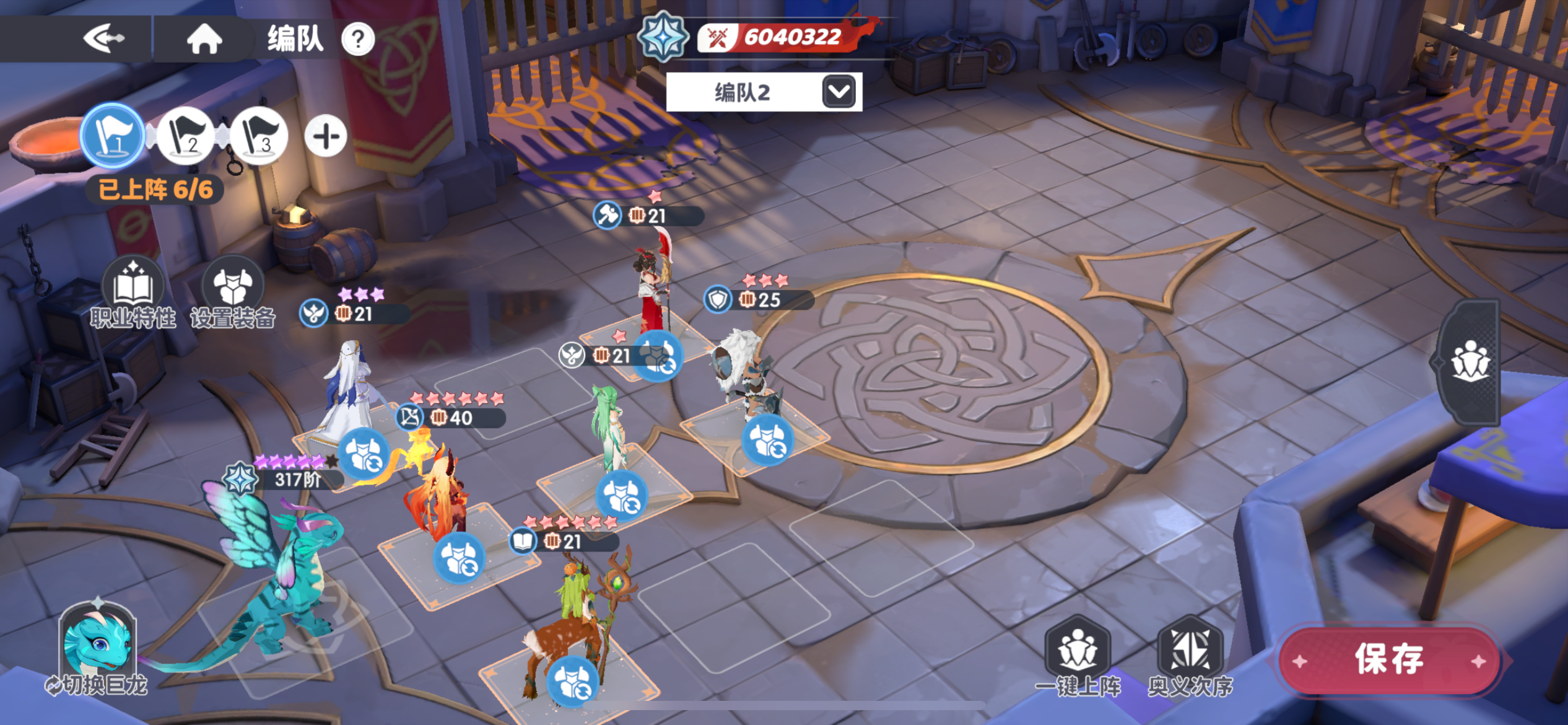This screenshot has height=725, width=1568.
Task: Switch to formation flag 2
Action: coord(185,136)
